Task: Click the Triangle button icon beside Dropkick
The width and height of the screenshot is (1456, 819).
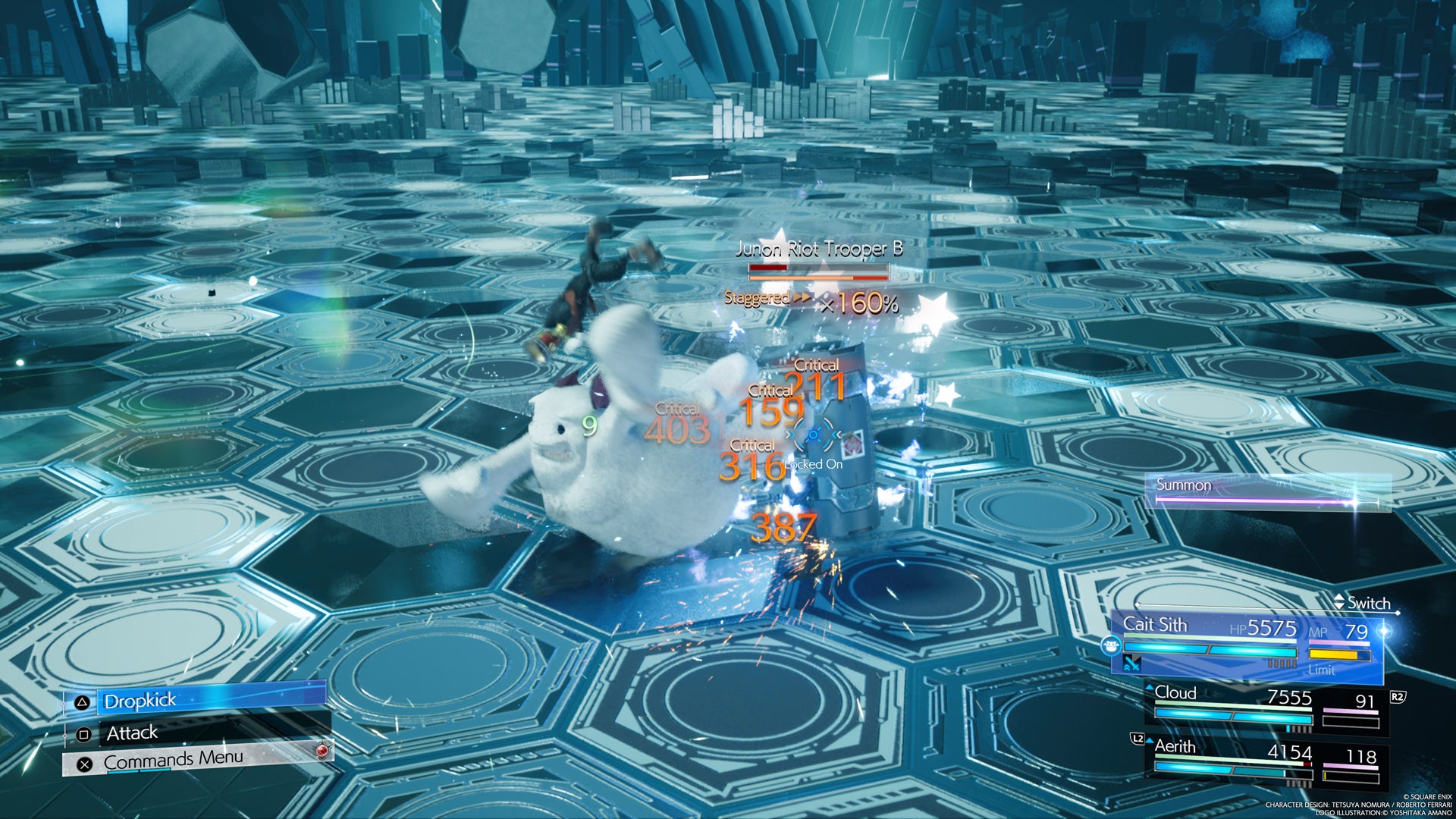Action: (x=83, y=701)
